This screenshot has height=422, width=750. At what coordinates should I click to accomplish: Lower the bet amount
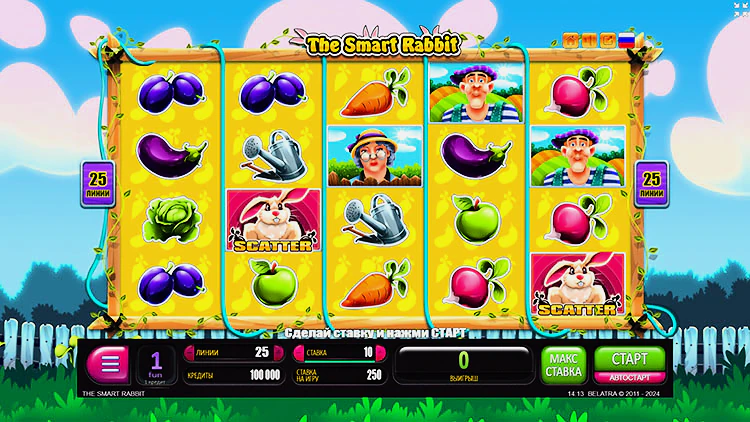(297, 352)
